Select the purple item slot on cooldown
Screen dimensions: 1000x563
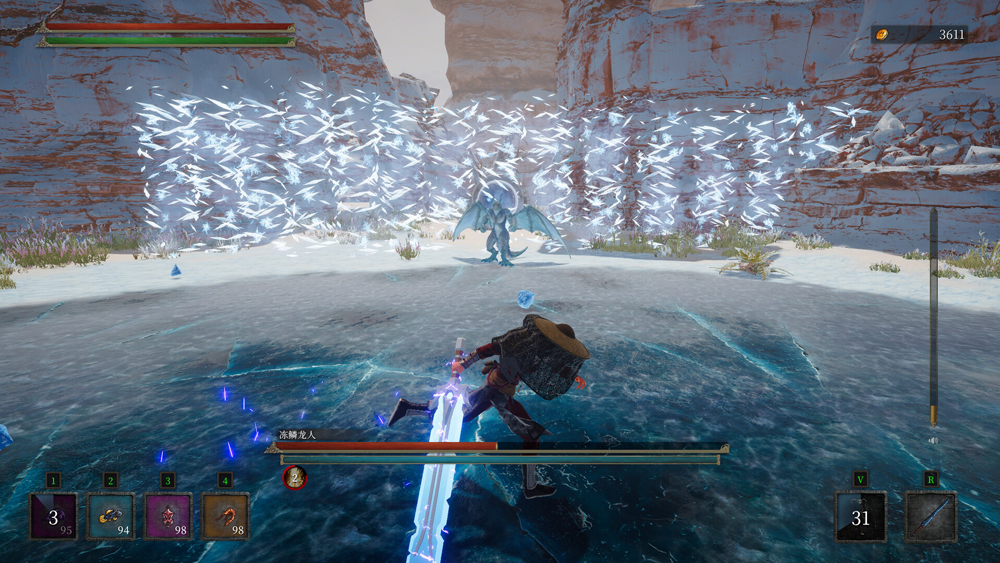(x=53, y=516)
